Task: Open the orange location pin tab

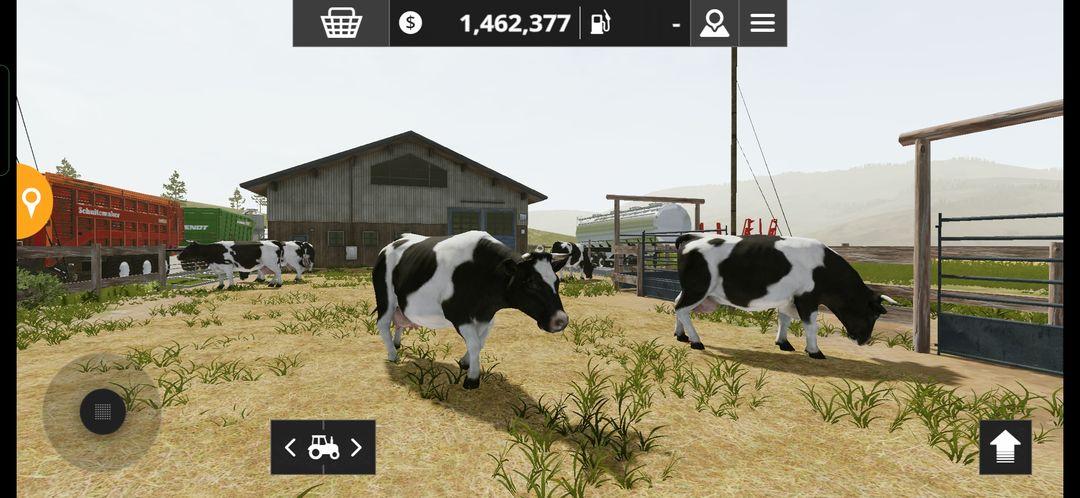Action: coord(32,202)
